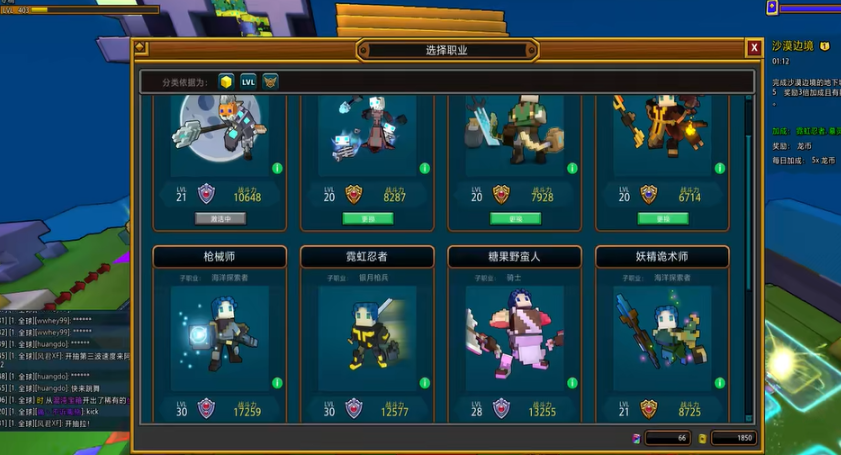The height and width of the screenshot is (455, 841).
Task: Show info for the 10648 power class
Action: click(x=277, y=167)
